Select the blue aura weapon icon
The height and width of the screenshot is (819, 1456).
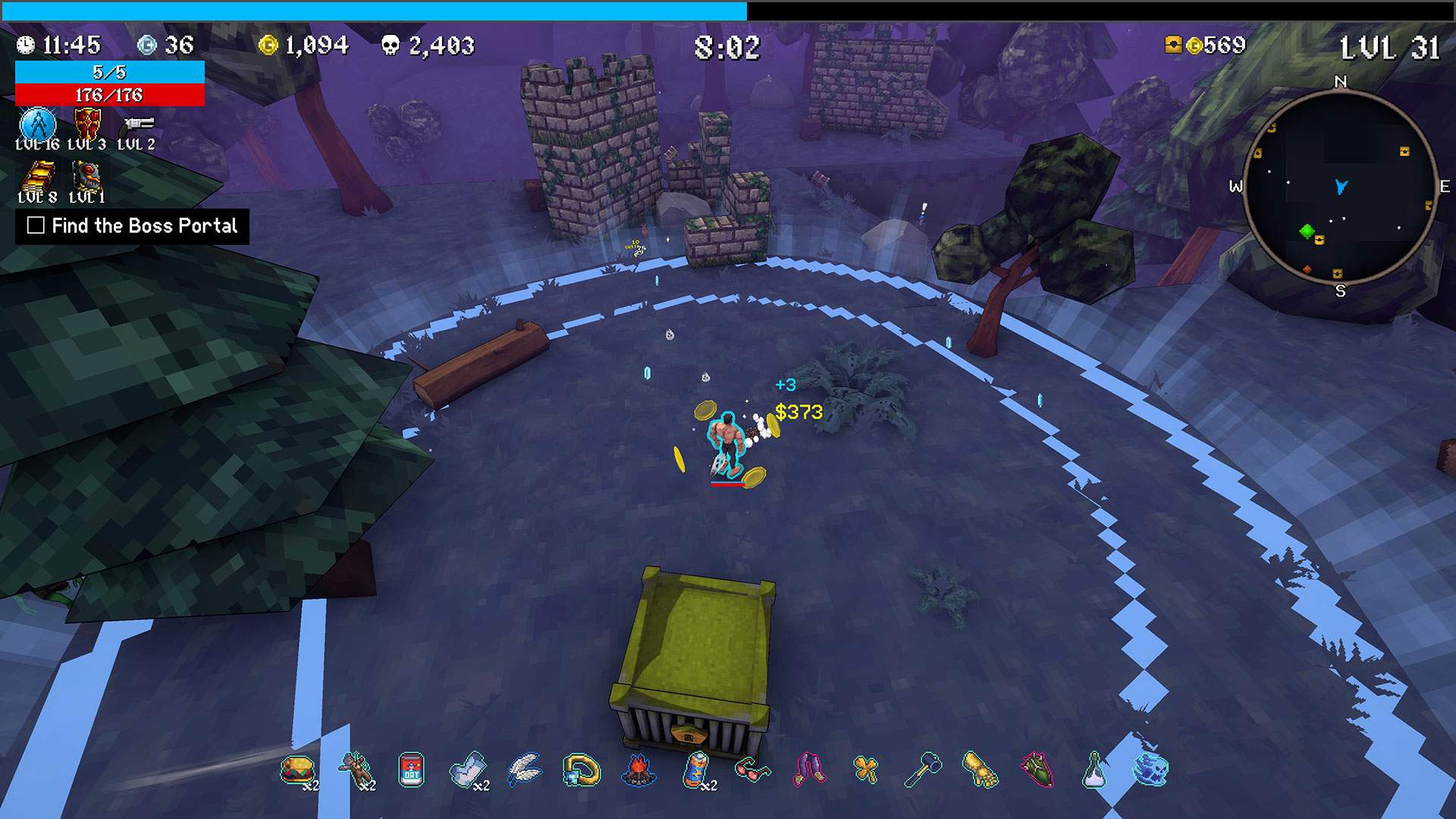[37, 124]
